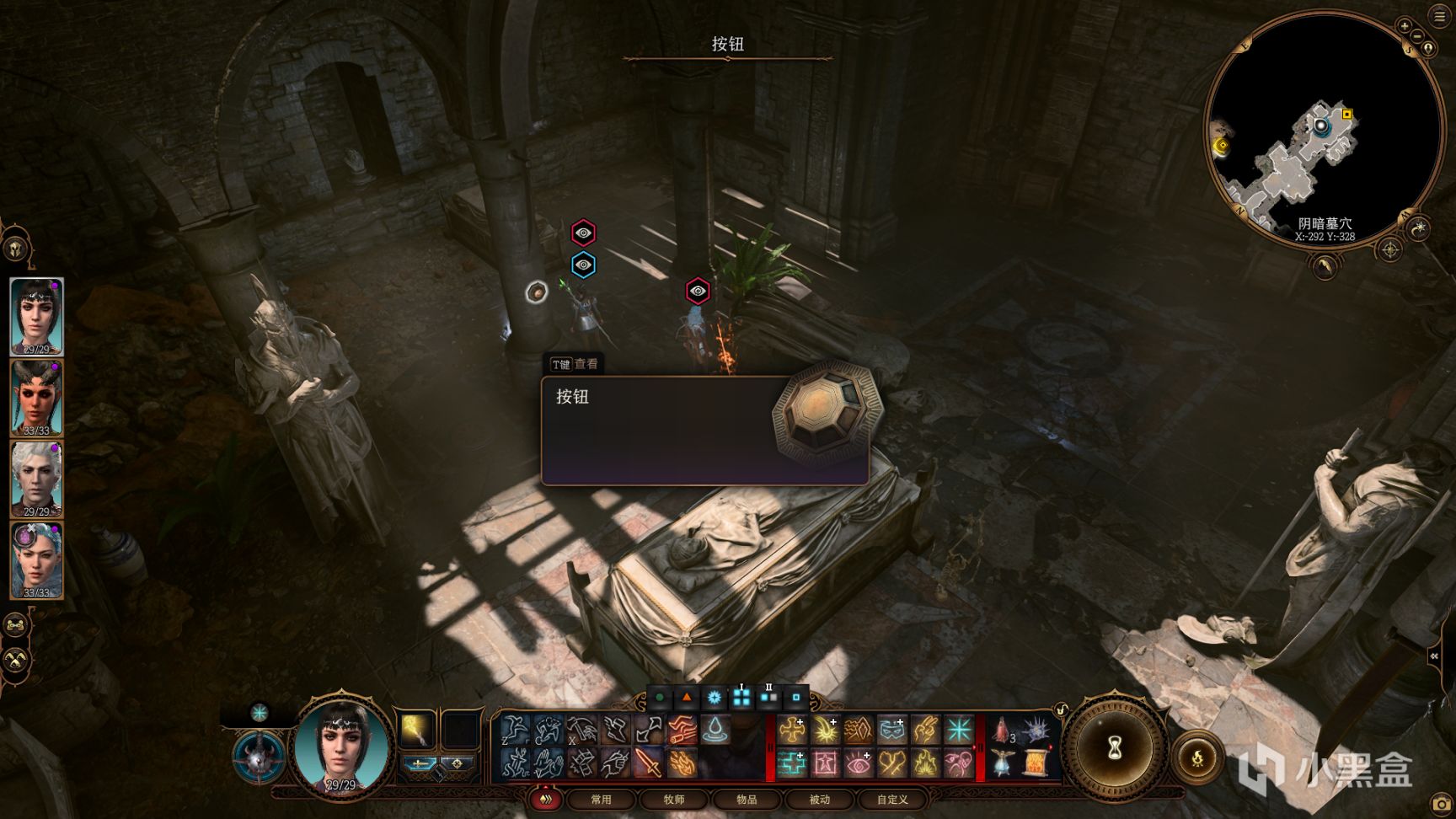Screen dimensions: 1456x819
Task: Show the 被动 hotbar tab
Action: tap(819, 799)
